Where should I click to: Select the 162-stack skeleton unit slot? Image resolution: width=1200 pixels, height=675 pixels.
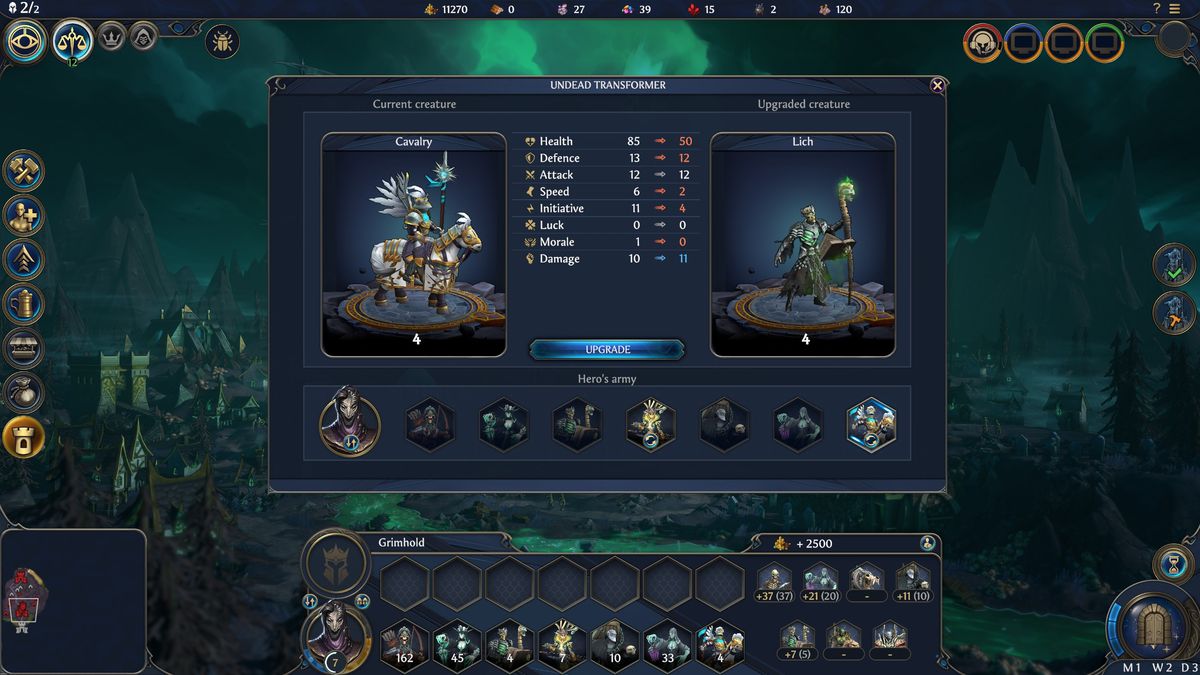(405, 644)
